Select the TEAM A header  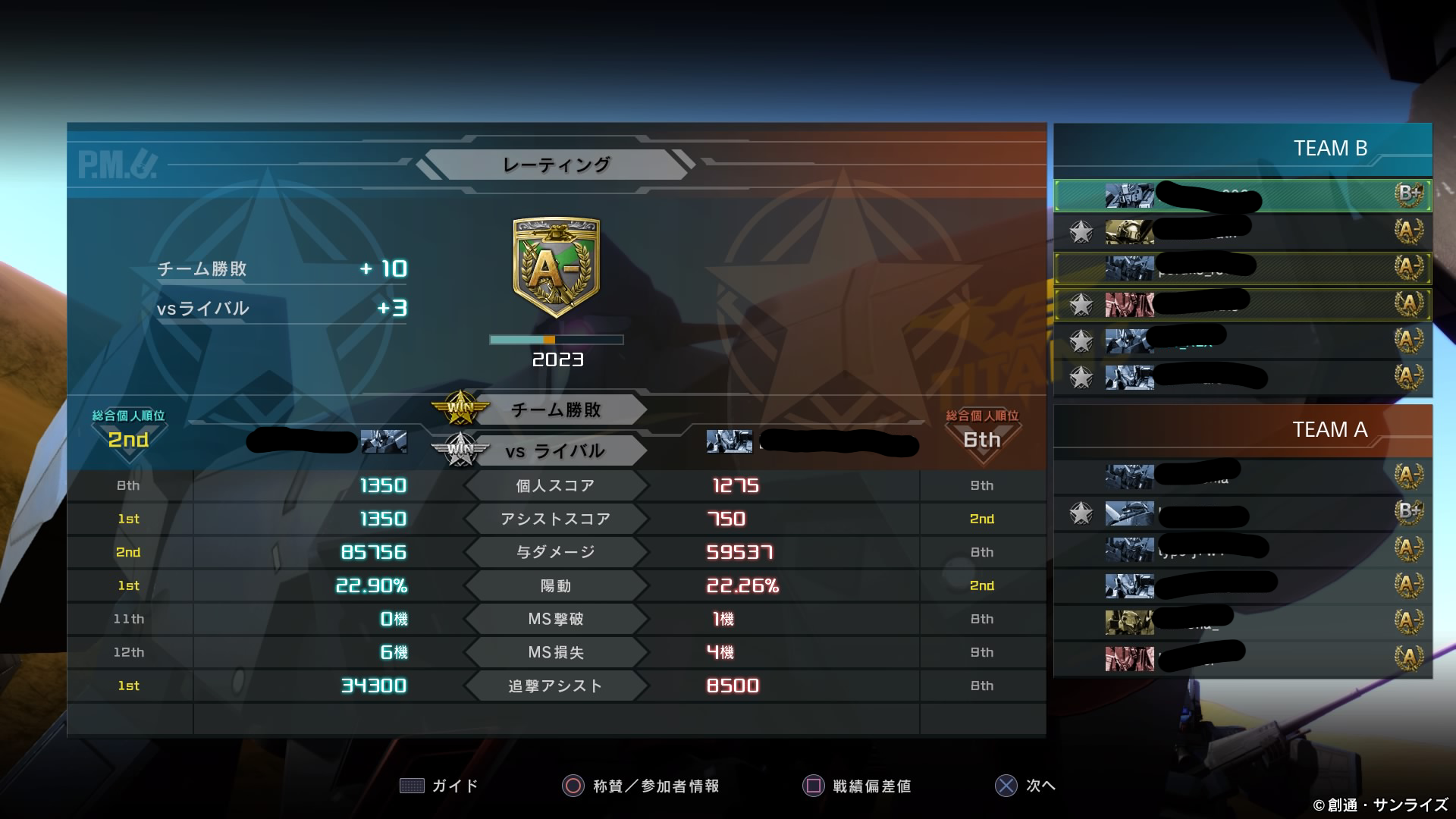tap(1329, 430)
